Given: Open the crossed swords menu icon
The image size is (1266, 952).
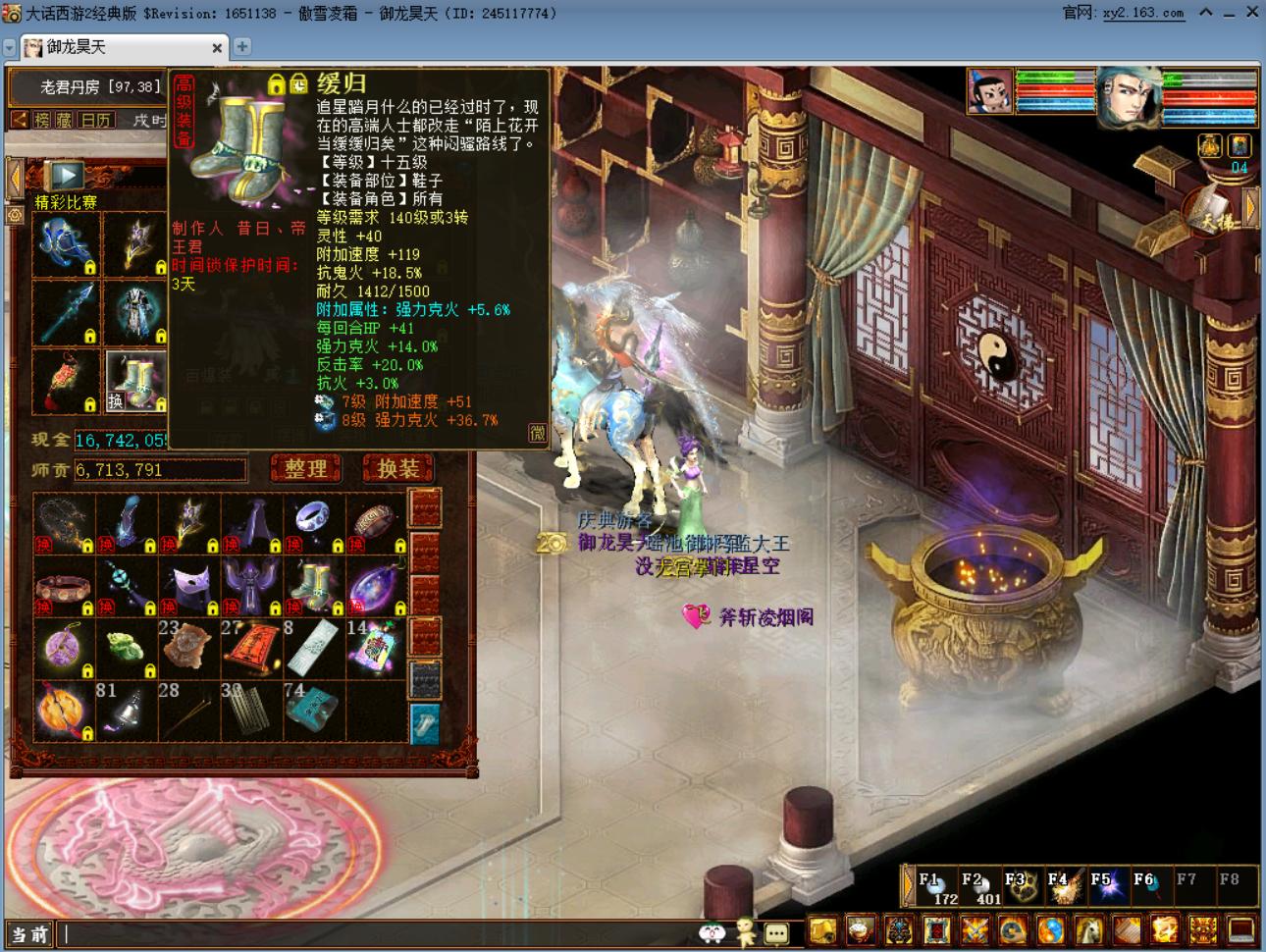Looking at the screenshot, I should click(974, 928).
